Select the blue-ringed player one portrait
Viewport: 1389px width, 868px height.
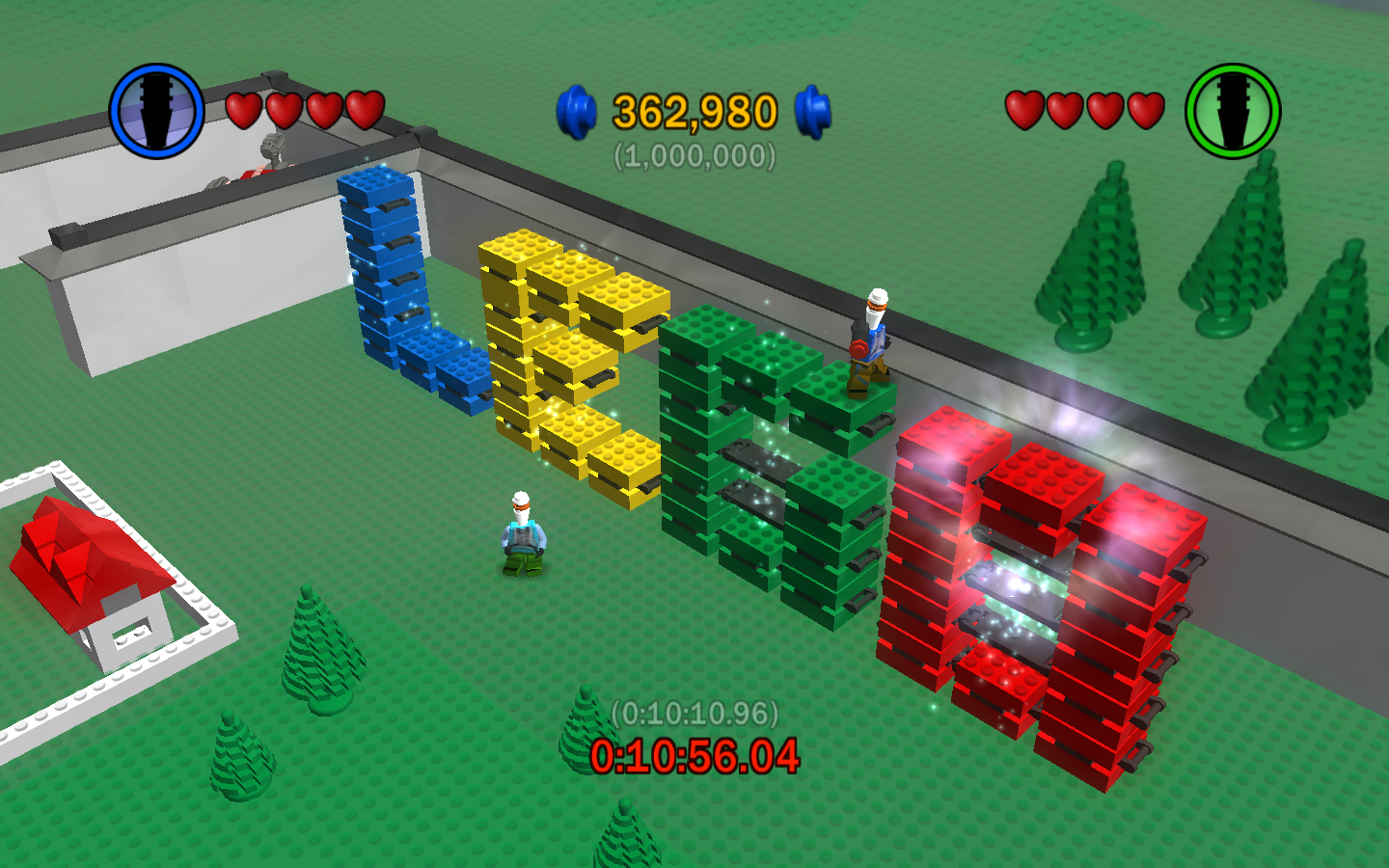pos(156,111)
